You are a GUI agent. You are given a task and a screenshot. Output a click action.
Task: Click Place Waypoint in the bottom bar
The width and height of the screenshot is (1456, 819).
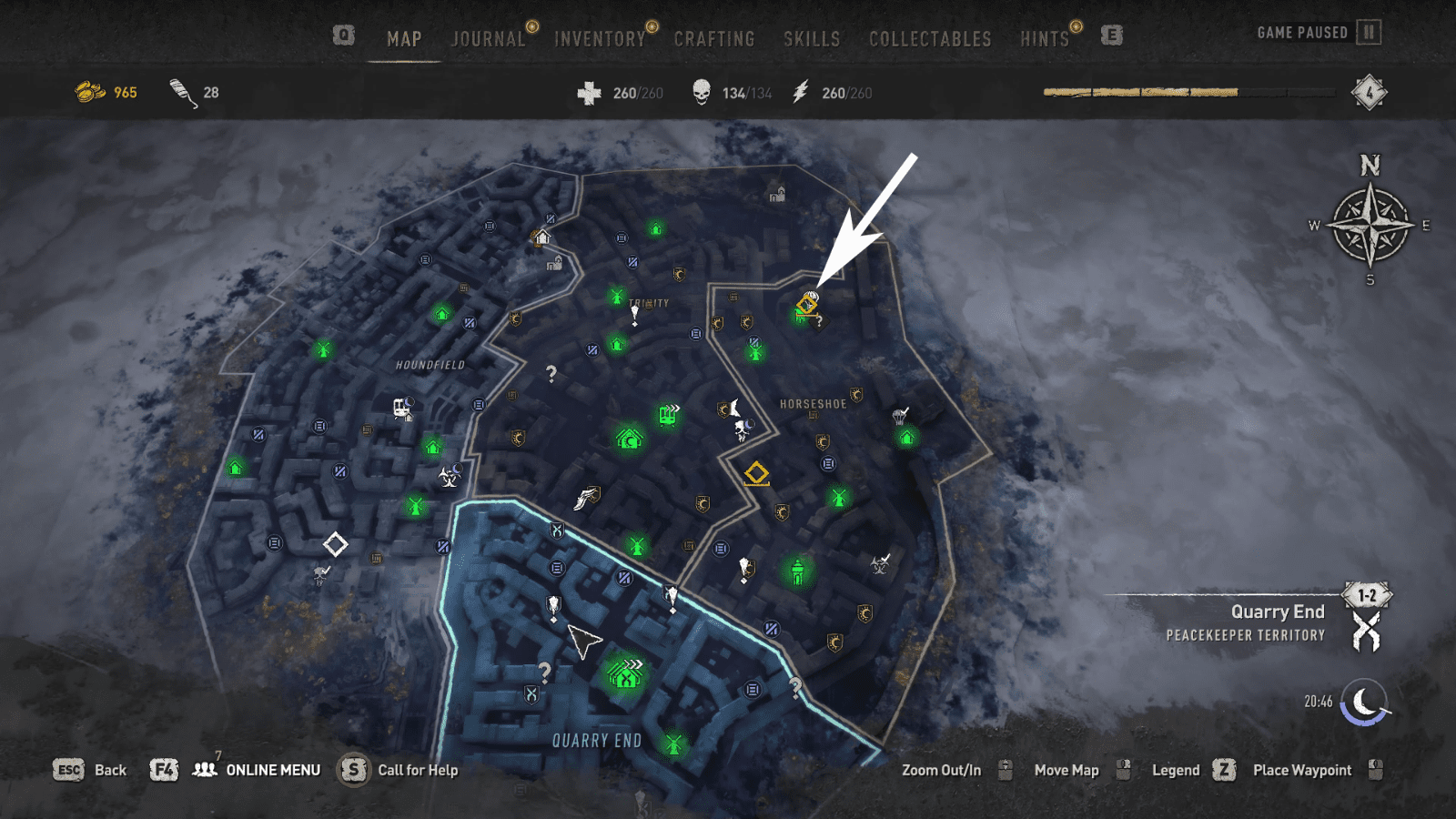click(1302, 770)
